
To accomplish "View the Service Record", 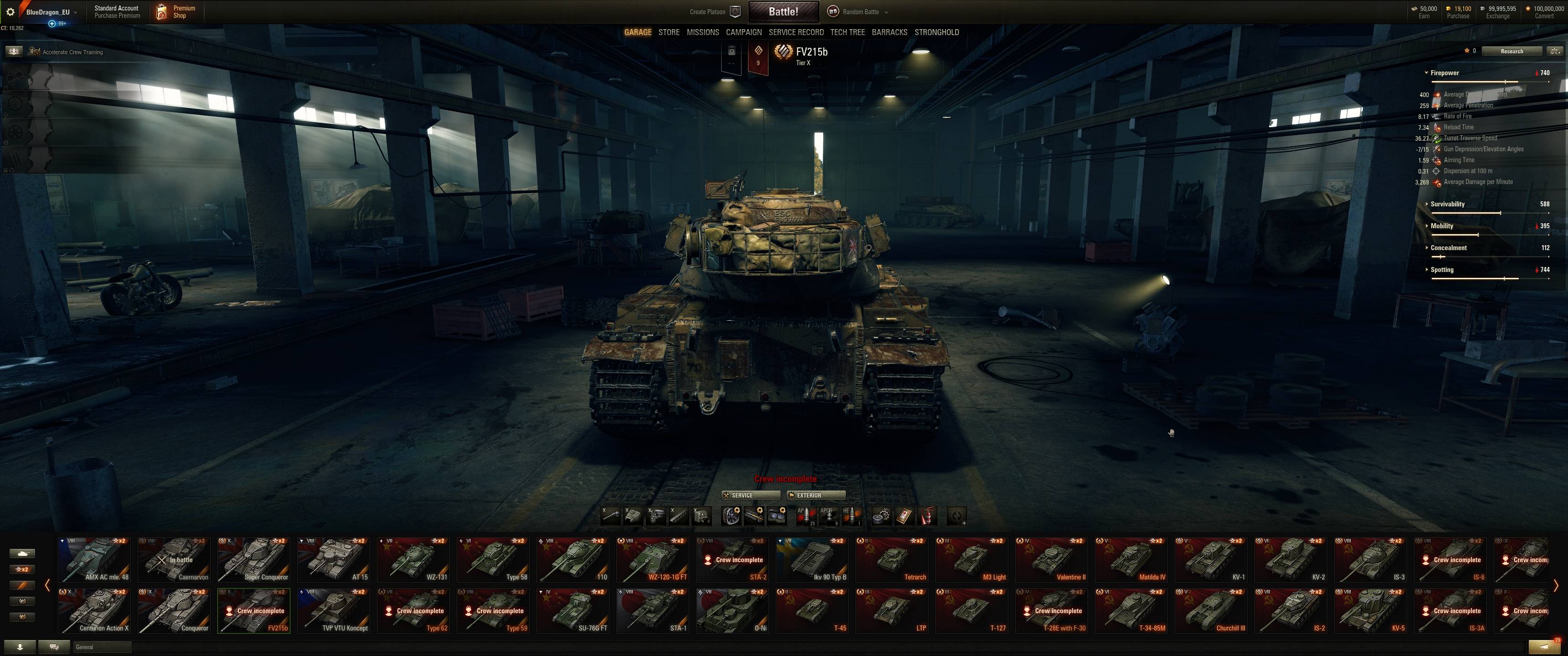I will (795, 32).
